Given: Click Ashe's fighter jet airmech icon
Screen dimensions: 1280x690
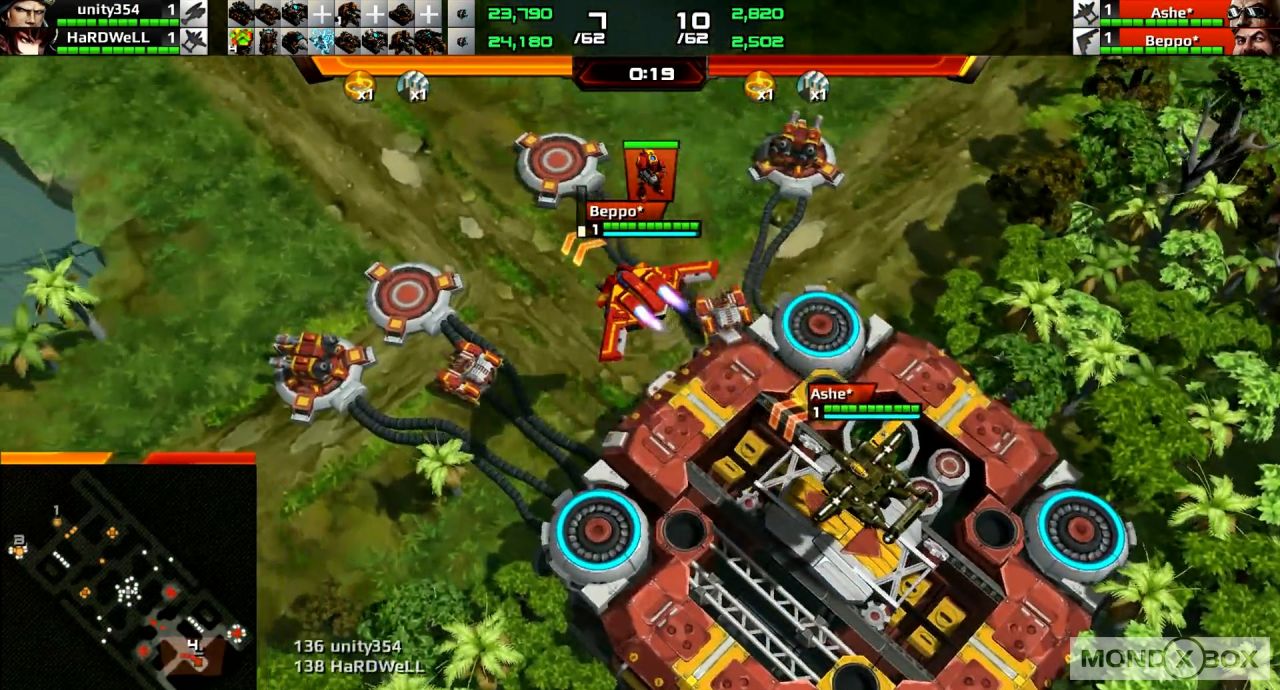Looking at the screenshot, I should (1086, 13).
